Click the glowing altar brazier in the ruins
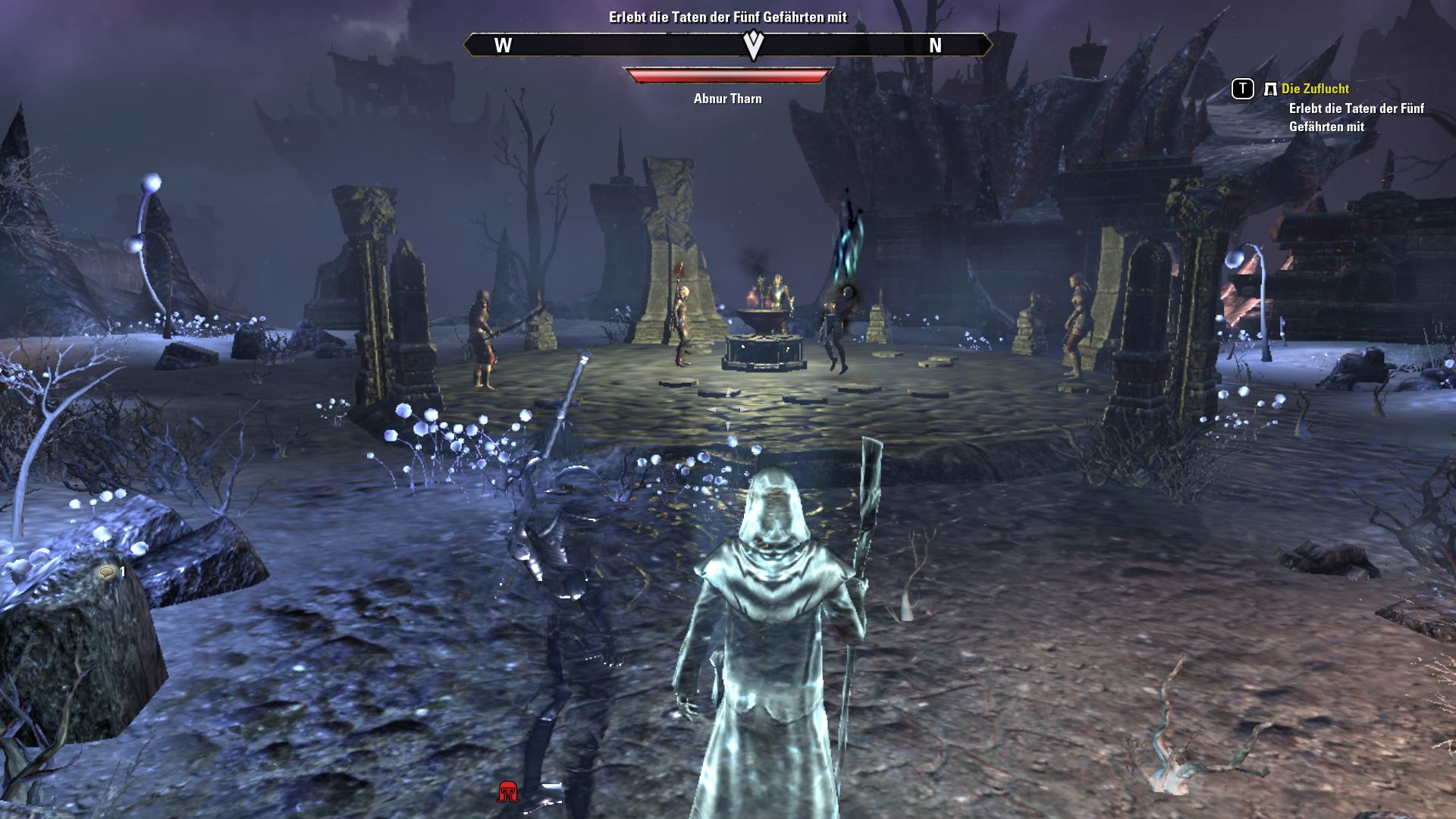This screenshot has height=819, width=1456. 764,318
